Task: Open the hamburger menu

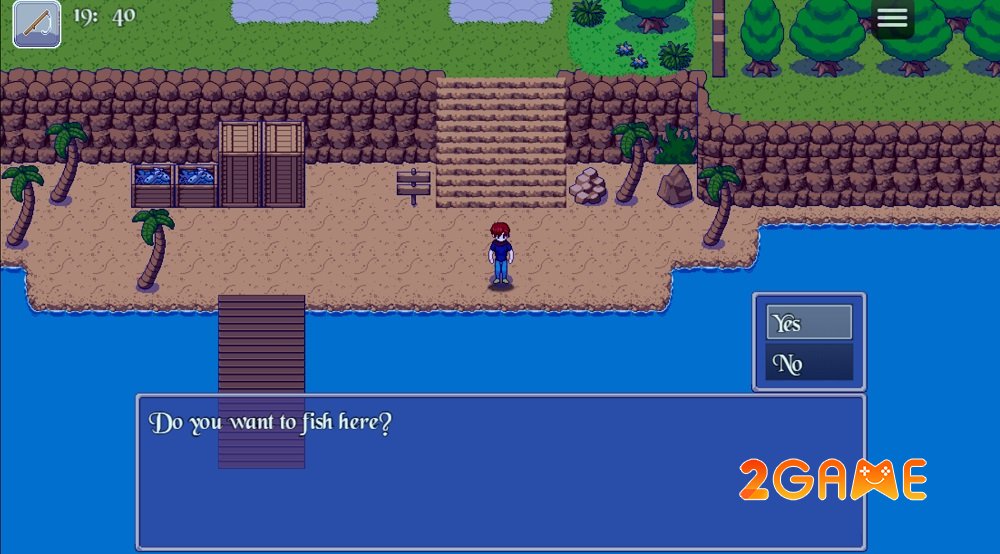Action: coord(892,18)
